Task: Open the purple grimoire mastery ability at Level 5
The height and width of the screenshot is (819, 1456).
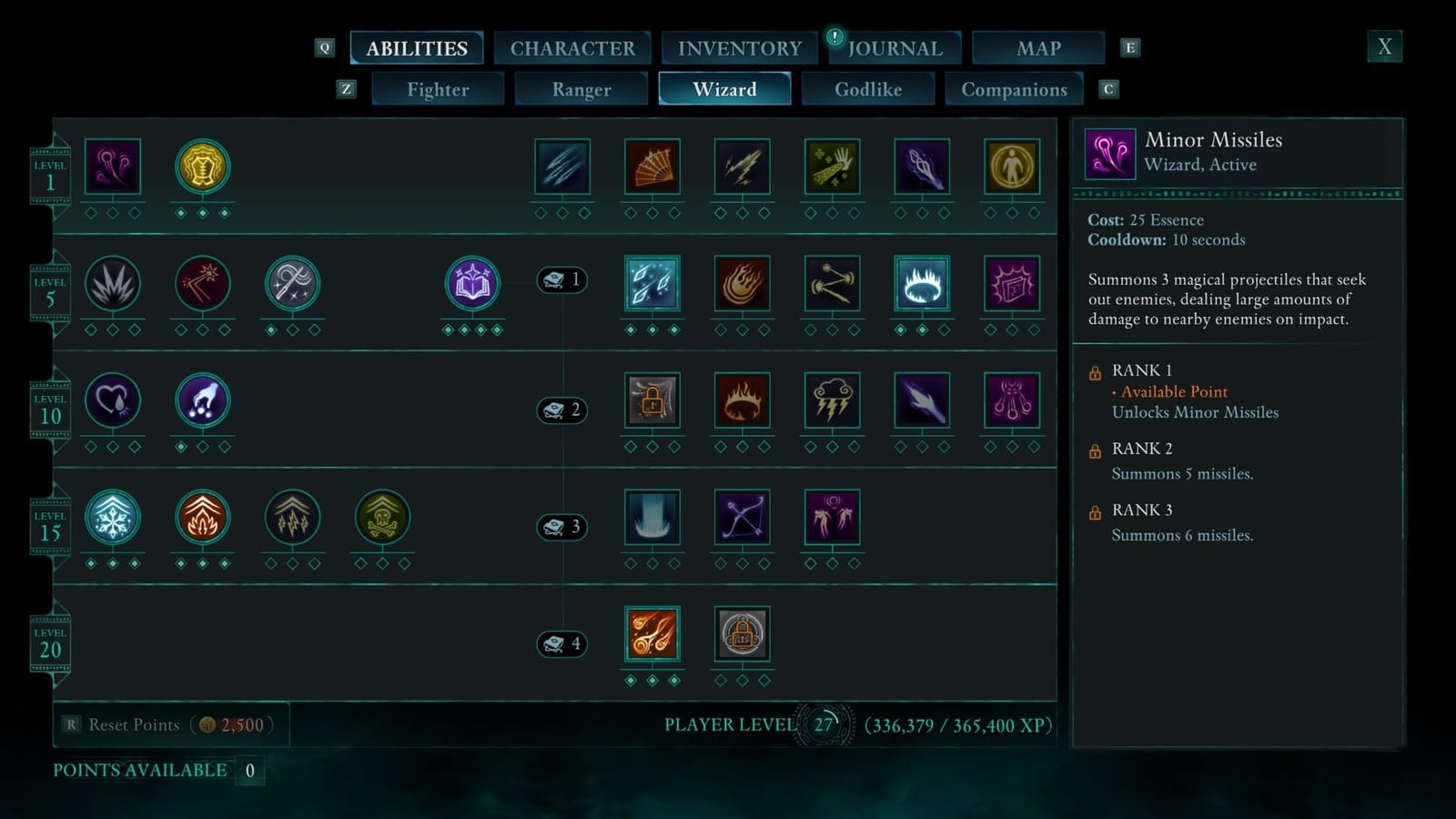Action: click(473, 283)
